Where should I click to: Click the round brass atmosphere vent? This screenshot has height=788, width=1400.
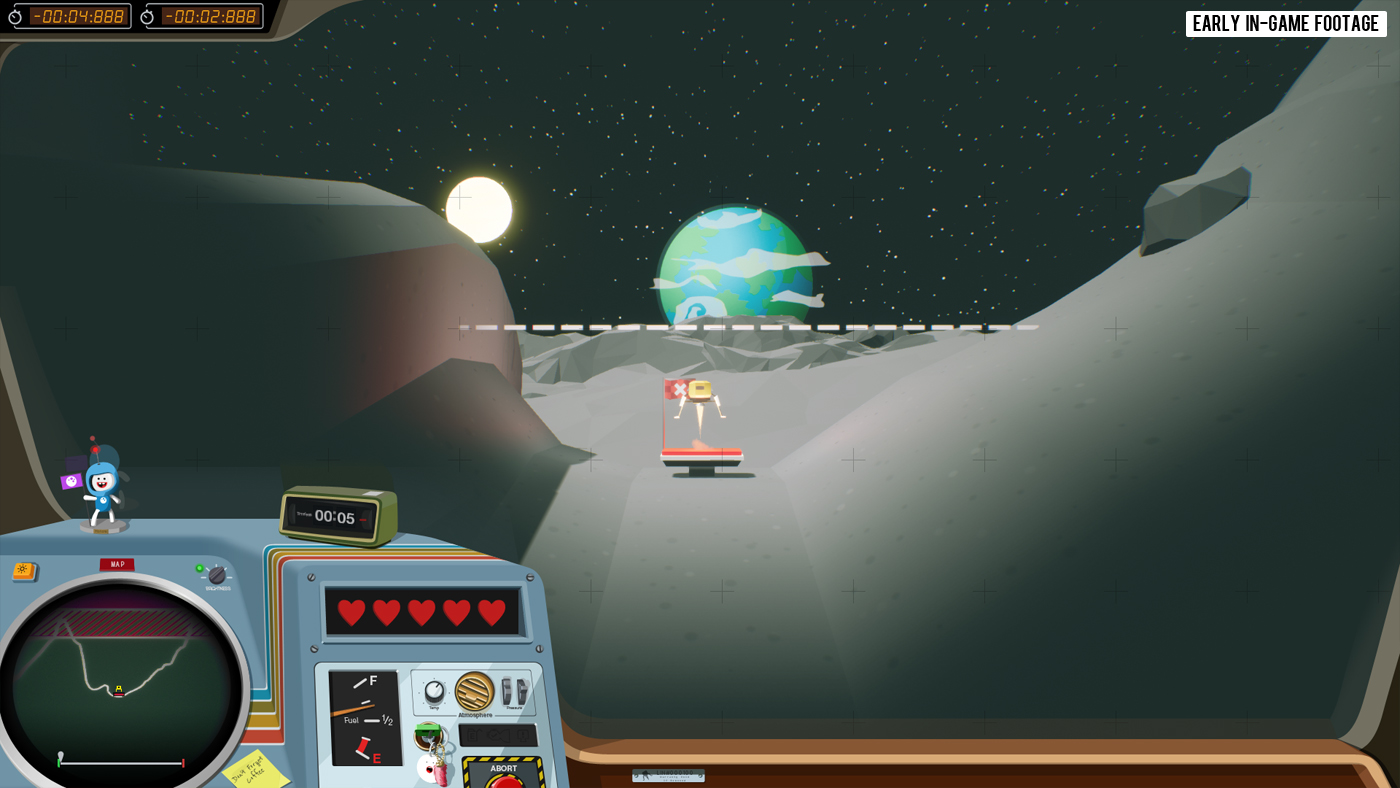point(474,691)
